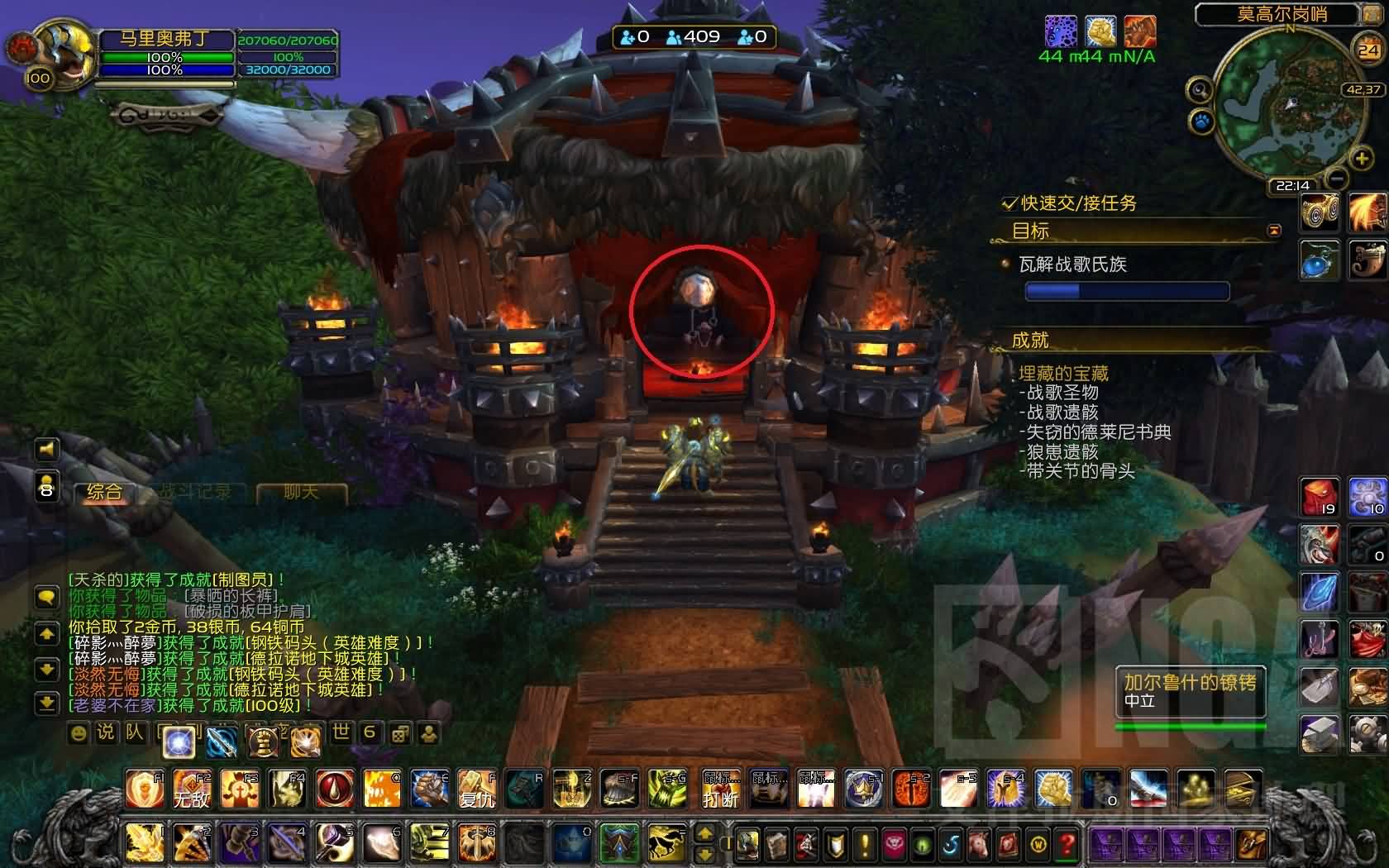Viewport: 1389px width, 868px height.
Task: Open the blue paw tracking button
Action: pyautogui.click(x=1200, y=122)
